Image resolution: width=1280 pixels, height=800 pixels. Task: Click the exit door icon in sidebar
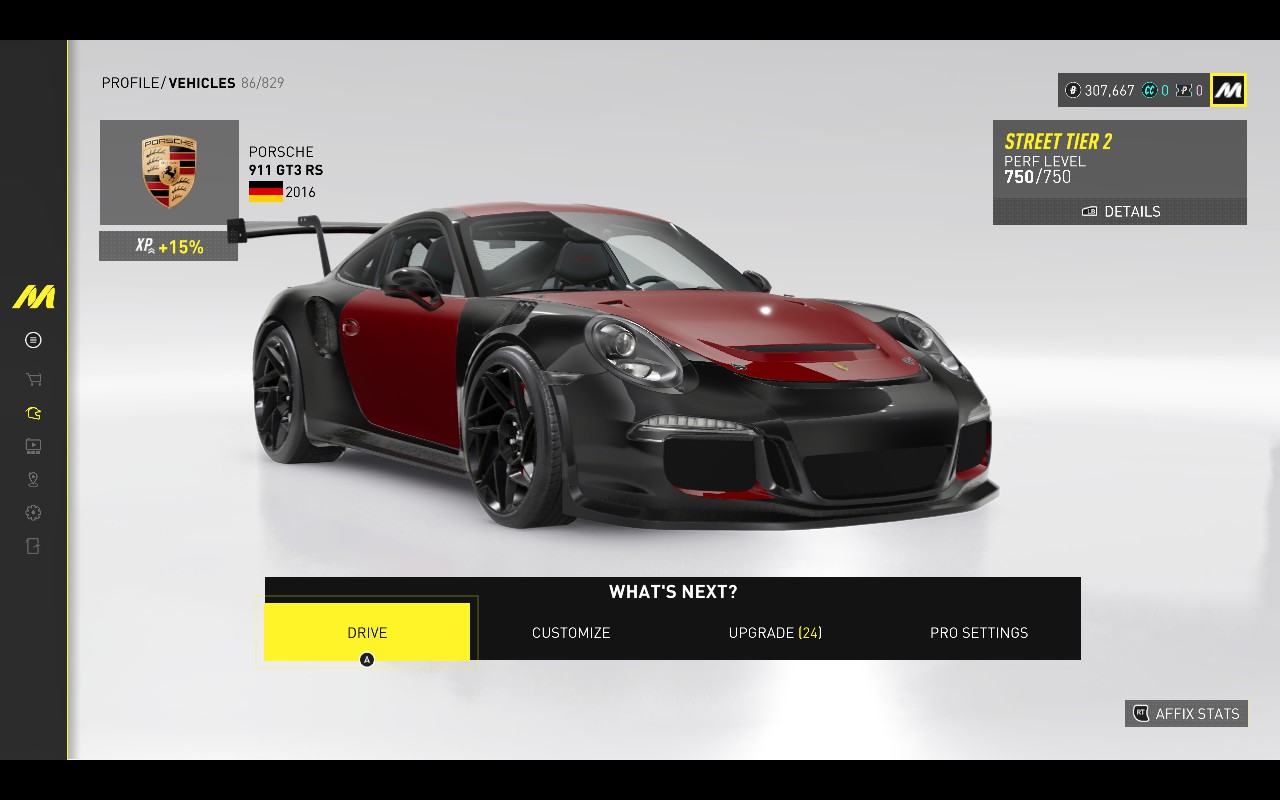coord(33,546)
